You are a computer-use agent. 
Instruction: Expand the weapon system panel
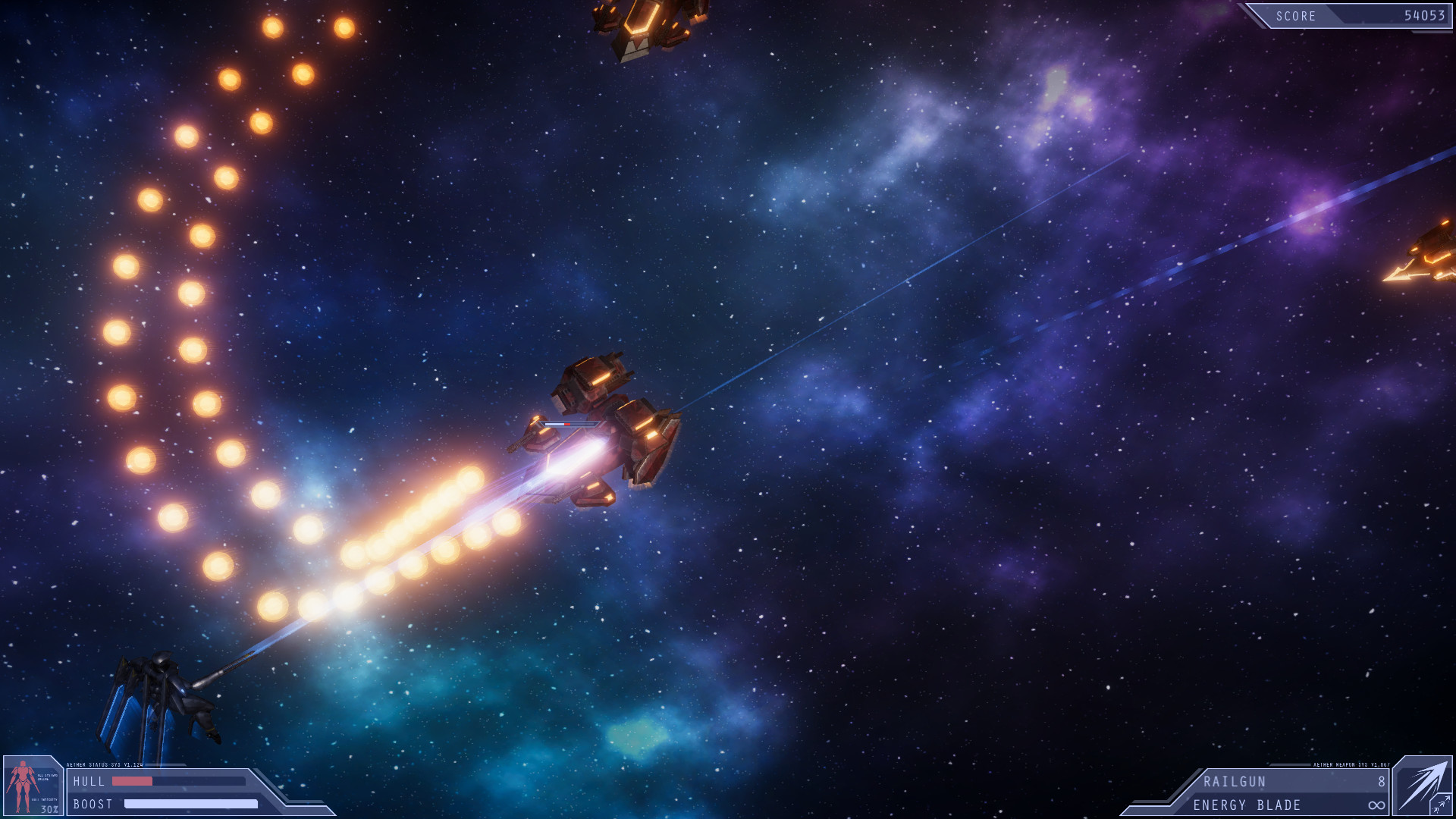(x=1289, y=792)
